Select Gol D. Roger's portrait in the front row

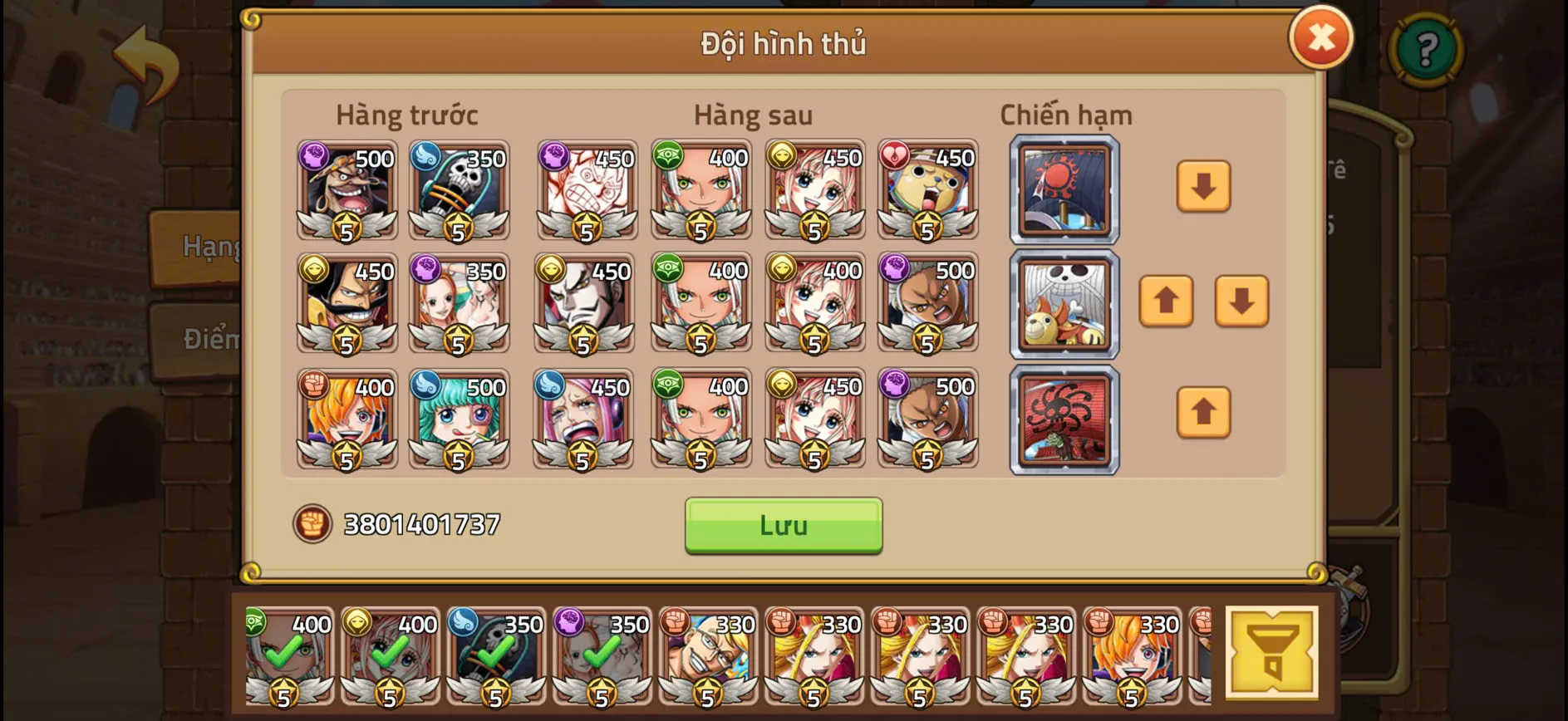tap(346, 305)
